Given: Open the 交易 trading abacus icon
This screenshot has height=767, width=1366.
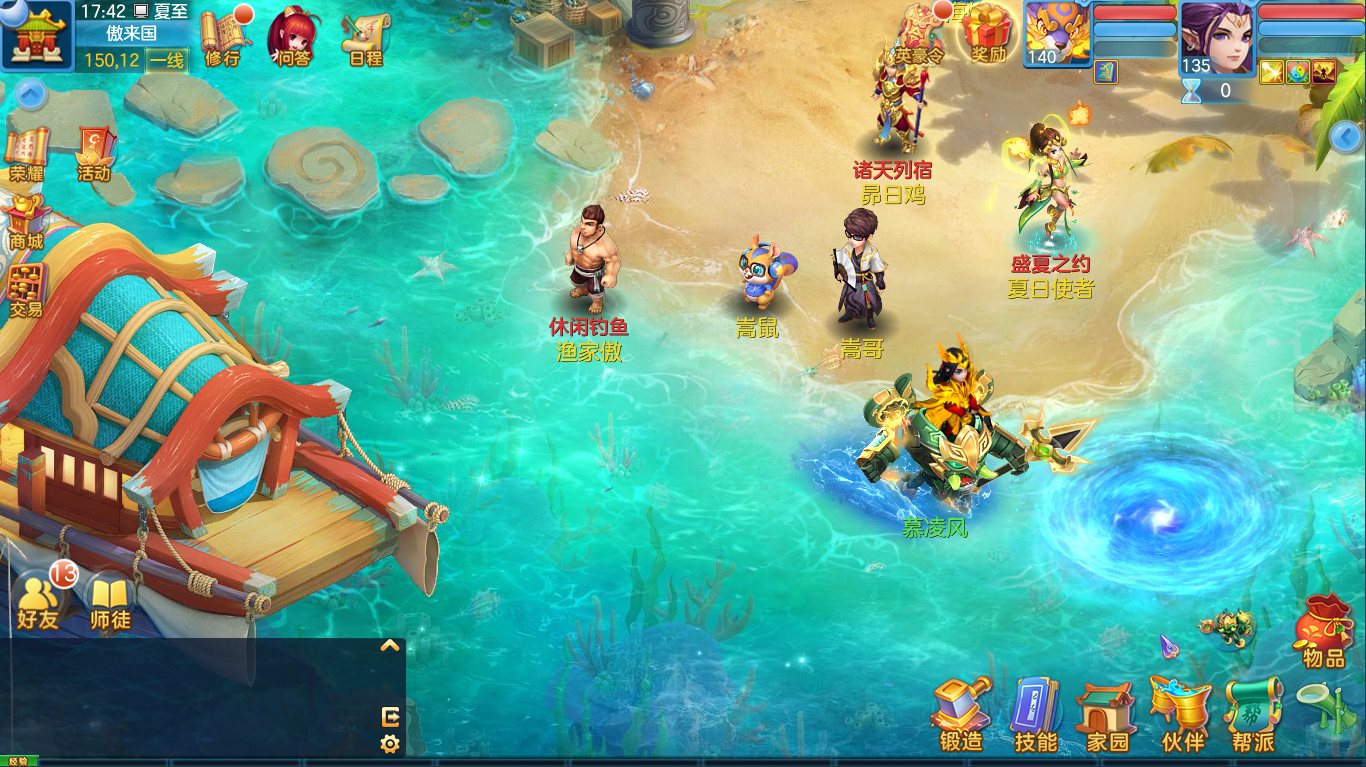Looking at the screenshot, I should tap(27, 290).
